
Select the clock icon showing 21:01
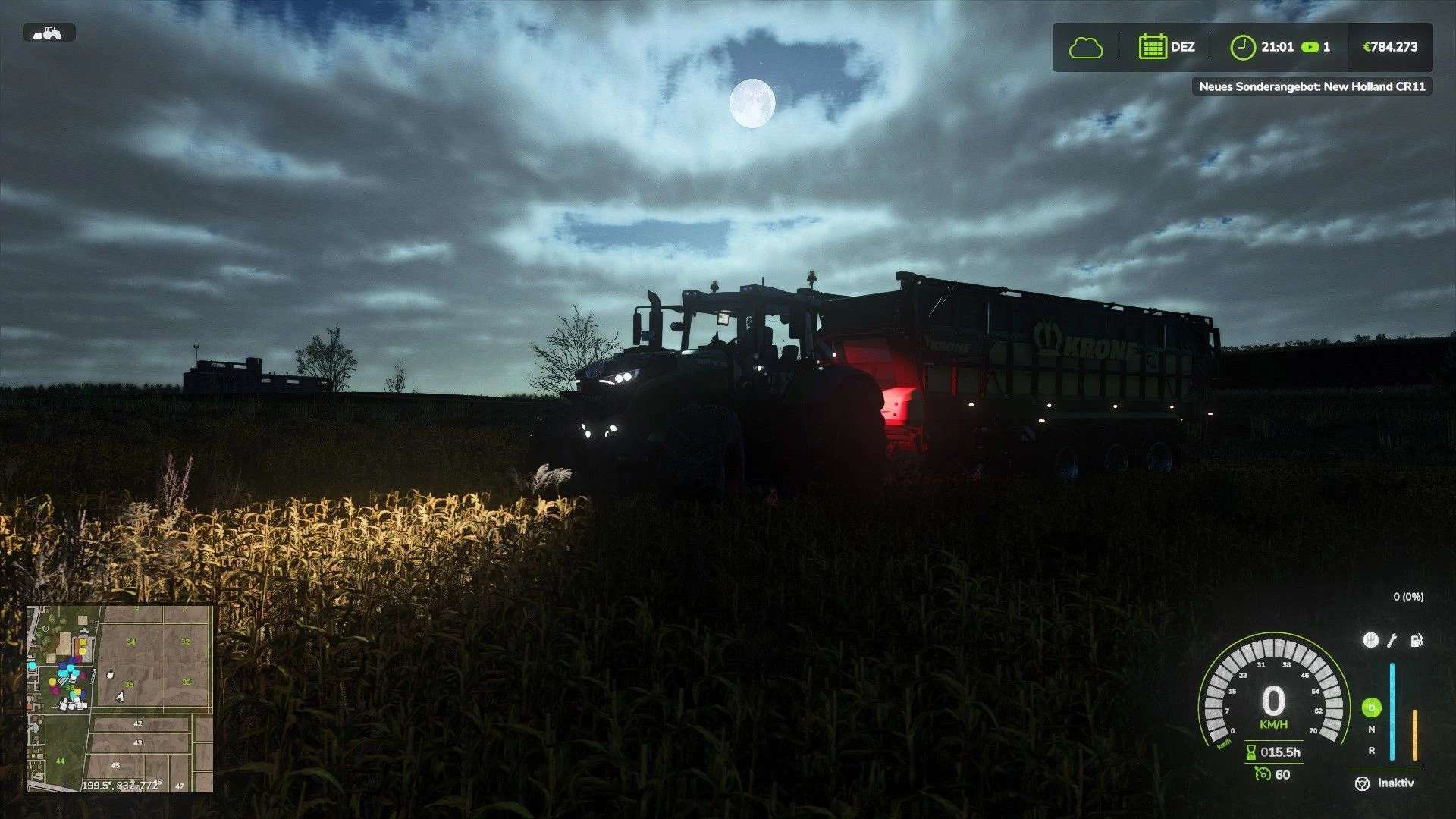[x=1244, y=45]
